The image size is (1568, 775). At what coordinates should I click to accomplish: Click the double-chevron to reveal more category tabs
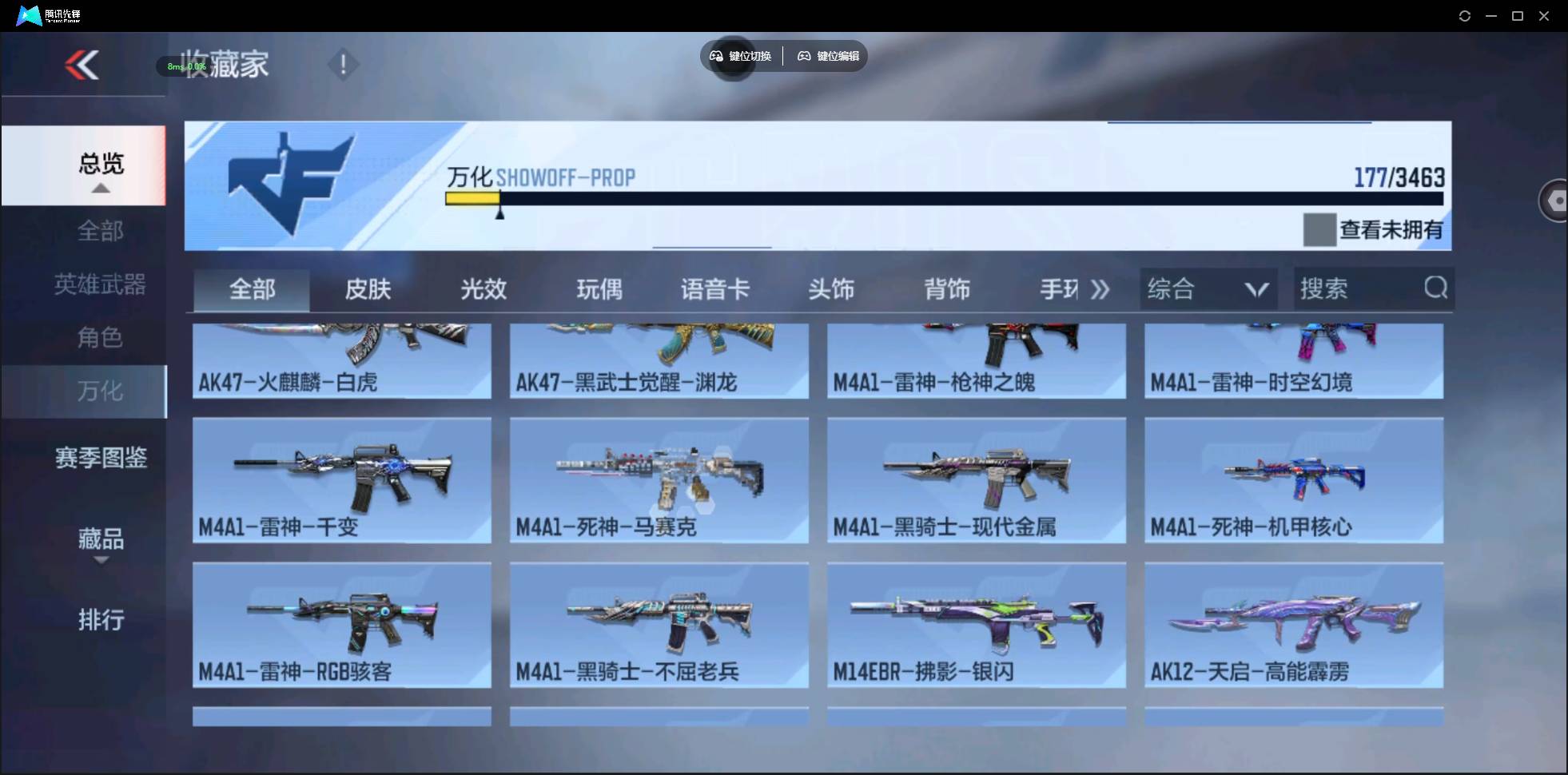pos(1100,289)
